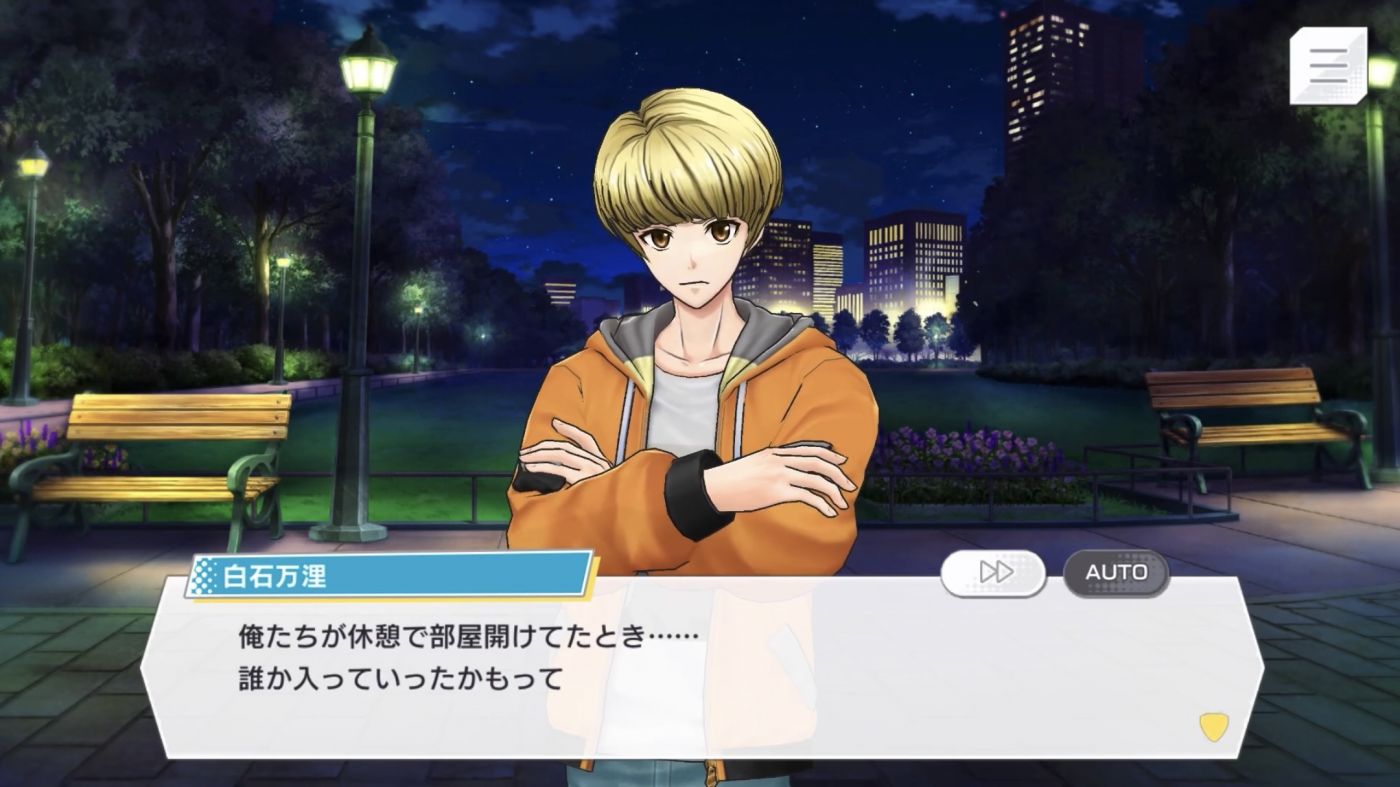The width and height of the screenshot is (1400, 787).
Task: Open the hamburger menu in the corner
Action: [x=1327, y=66]
